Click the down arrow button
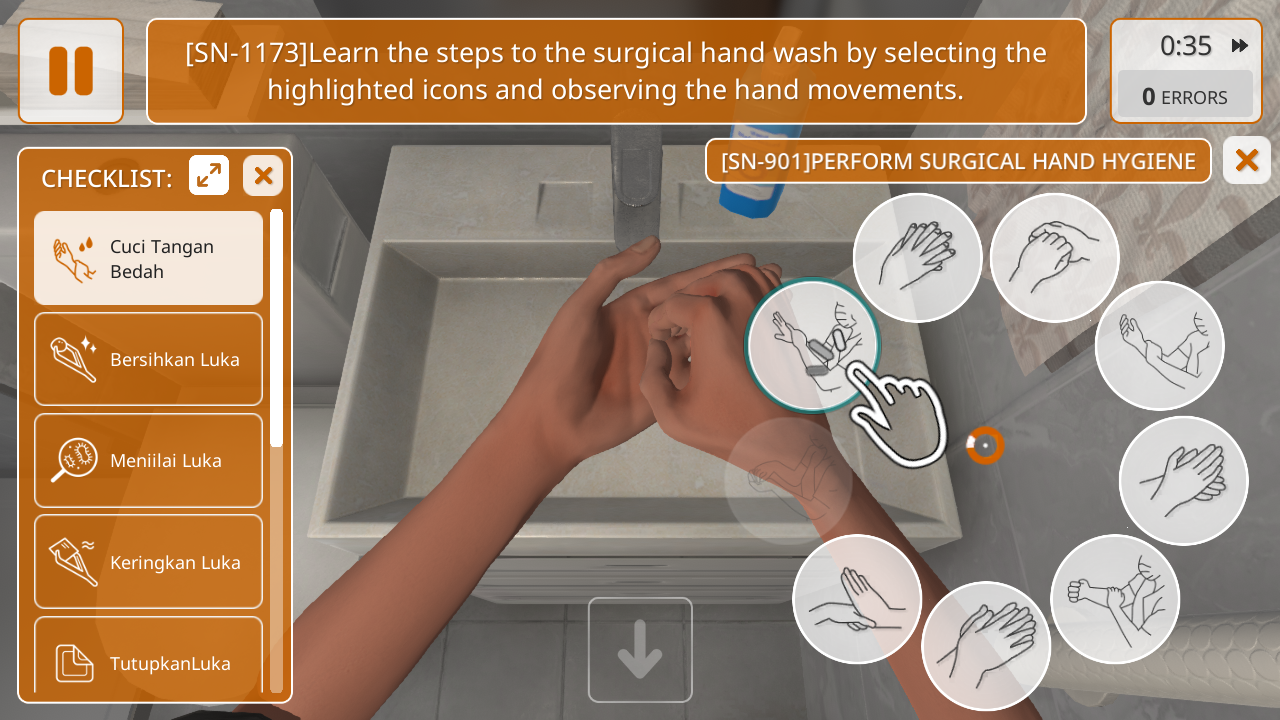The height and width of the screenshot is (720, 1280). coord(640,650)
